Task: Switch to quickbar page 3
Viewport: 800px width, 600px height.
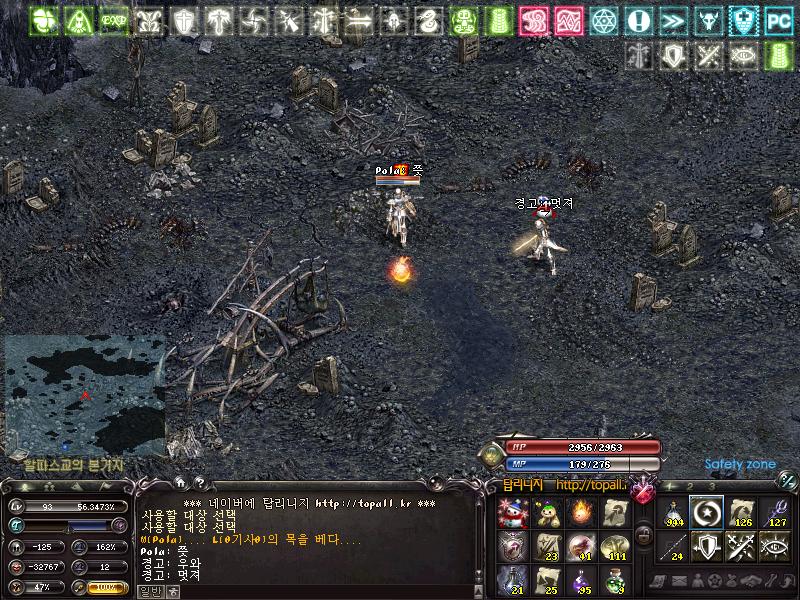Action: (712, 486)
